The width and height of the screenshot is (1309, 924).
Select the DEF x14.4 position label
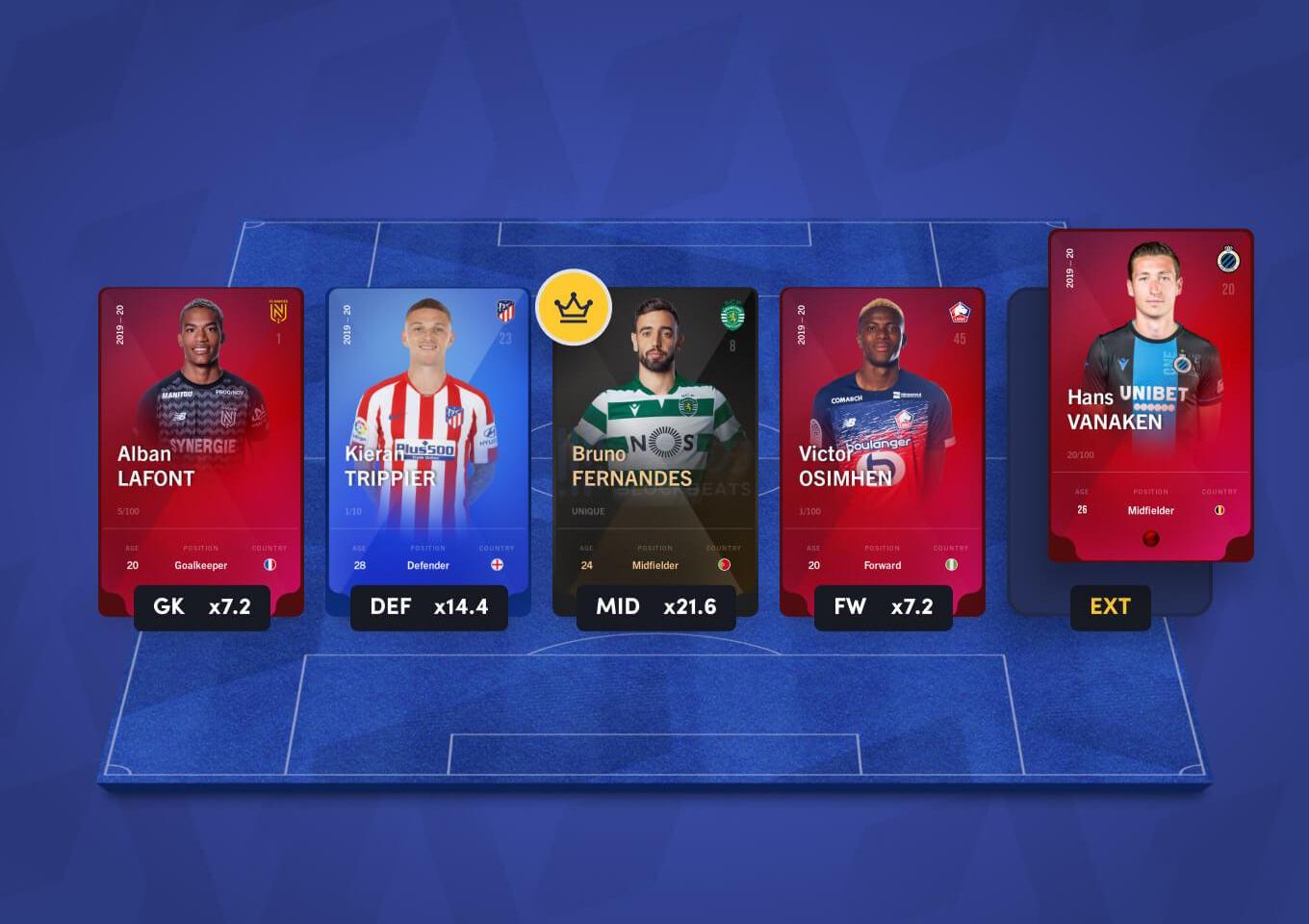tap(428, 607)
